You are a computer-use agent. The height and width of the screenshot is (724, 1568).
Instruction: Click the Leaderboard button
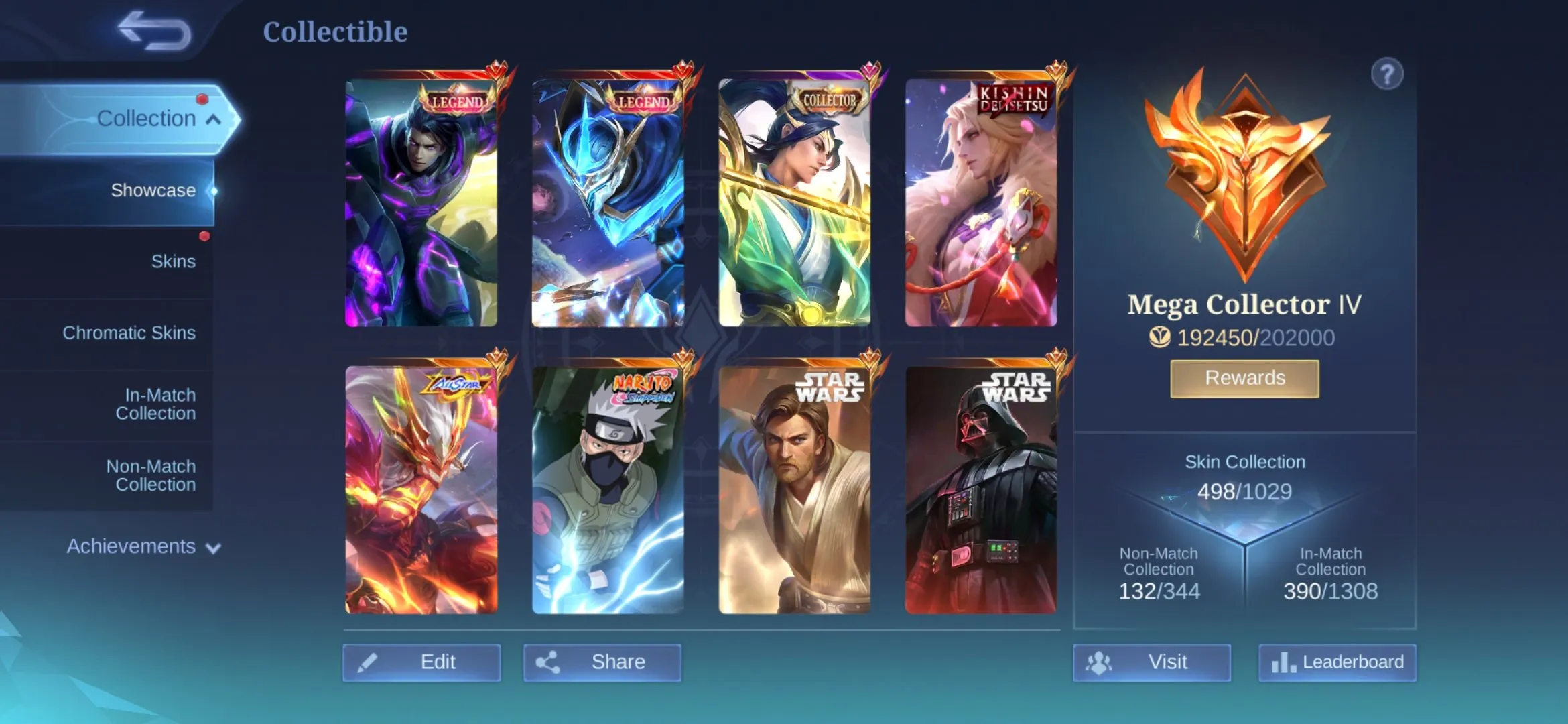pos(1337,662)
